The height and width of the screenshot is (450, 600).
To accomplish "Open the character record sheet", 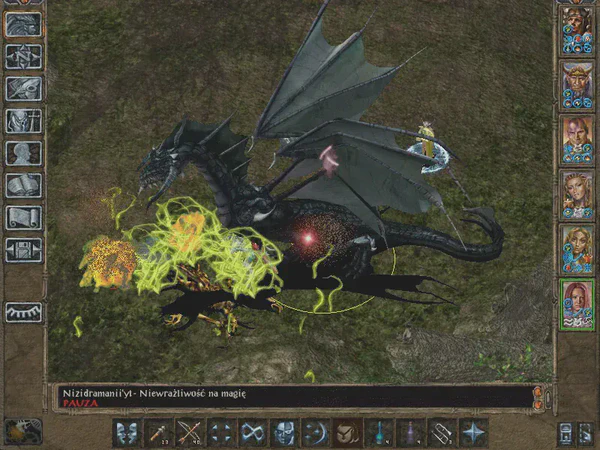I will pos(23,153).
